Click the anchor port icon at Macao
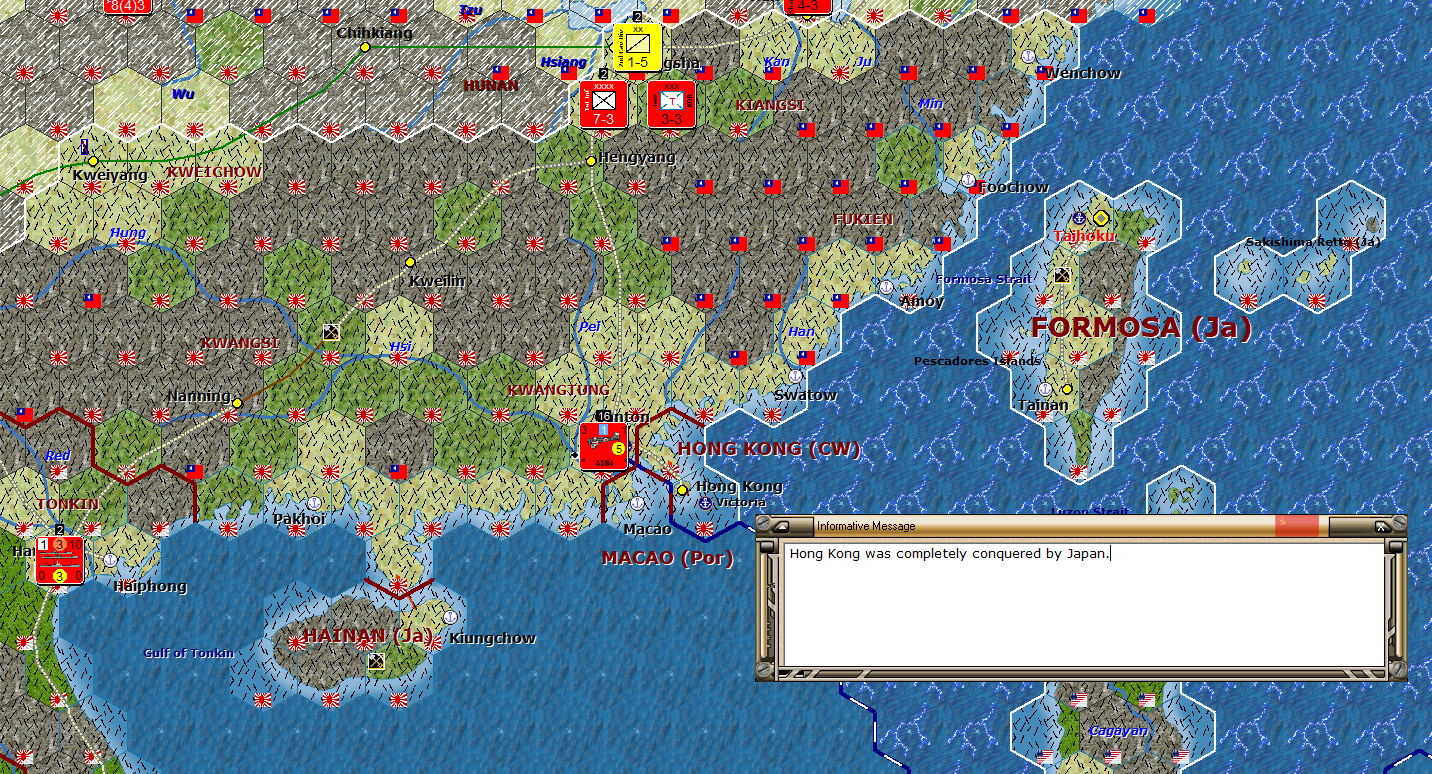 pyautogui.click(x=637, y=505)
